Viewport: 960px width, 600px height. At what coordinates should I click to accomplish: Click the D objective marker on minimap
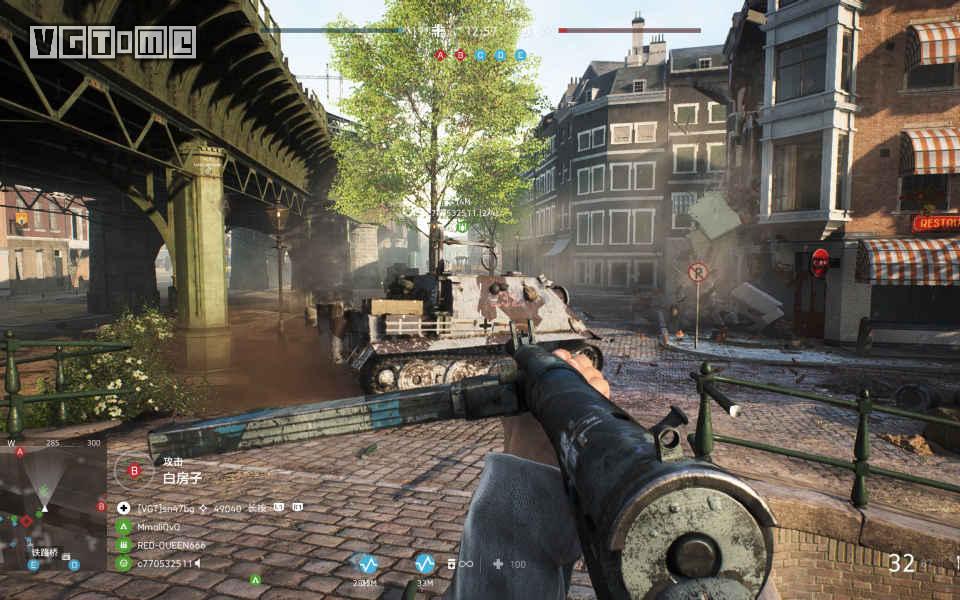73,565
